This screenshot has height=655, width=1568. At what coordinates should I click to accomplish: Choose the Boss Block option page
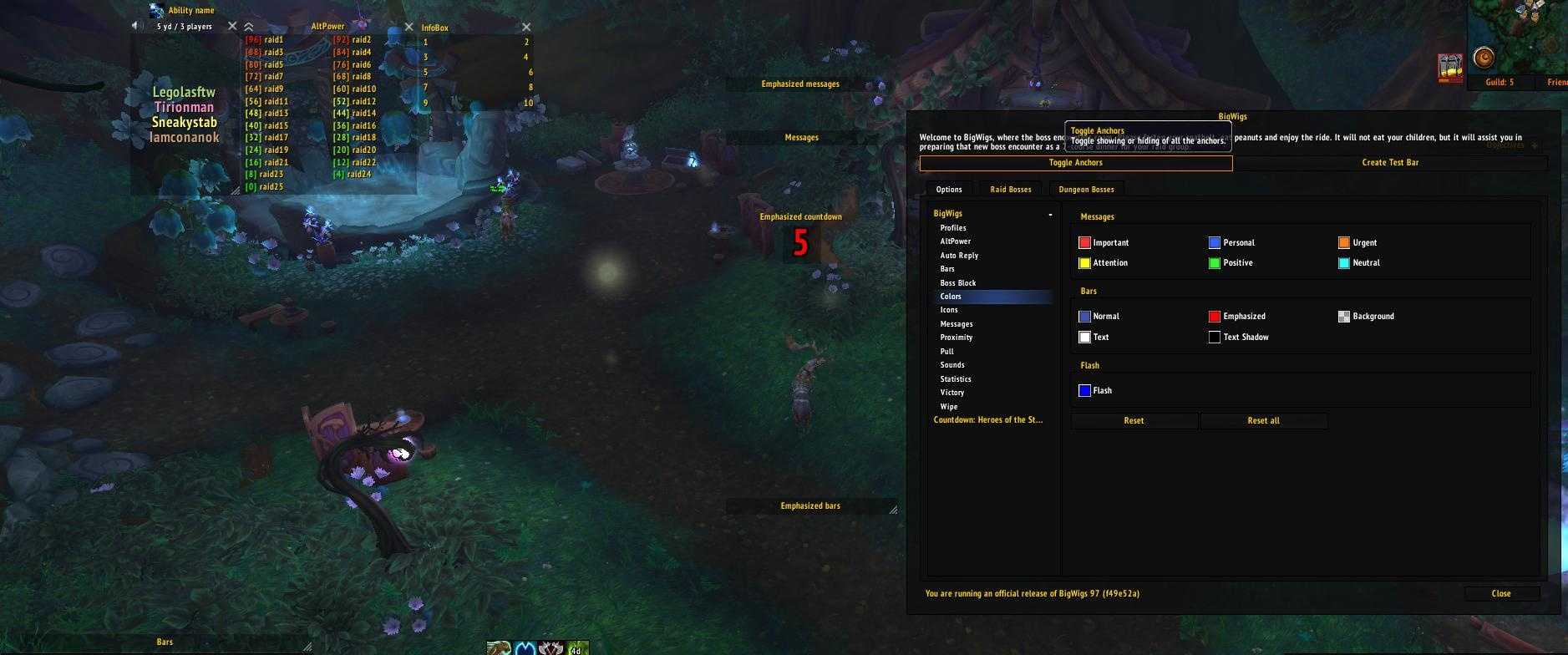pos(957,283)
